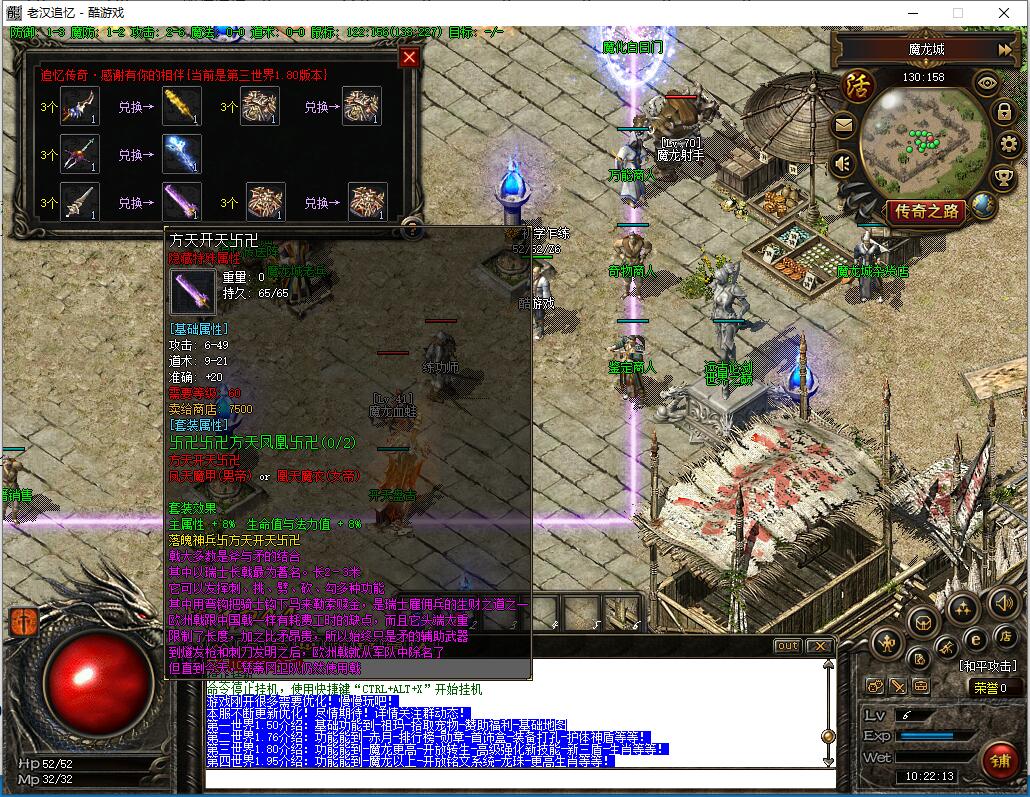This screenshot has height=797, width=1030.
Task: Select the purple sword reward icon
Action: (181, 202)
